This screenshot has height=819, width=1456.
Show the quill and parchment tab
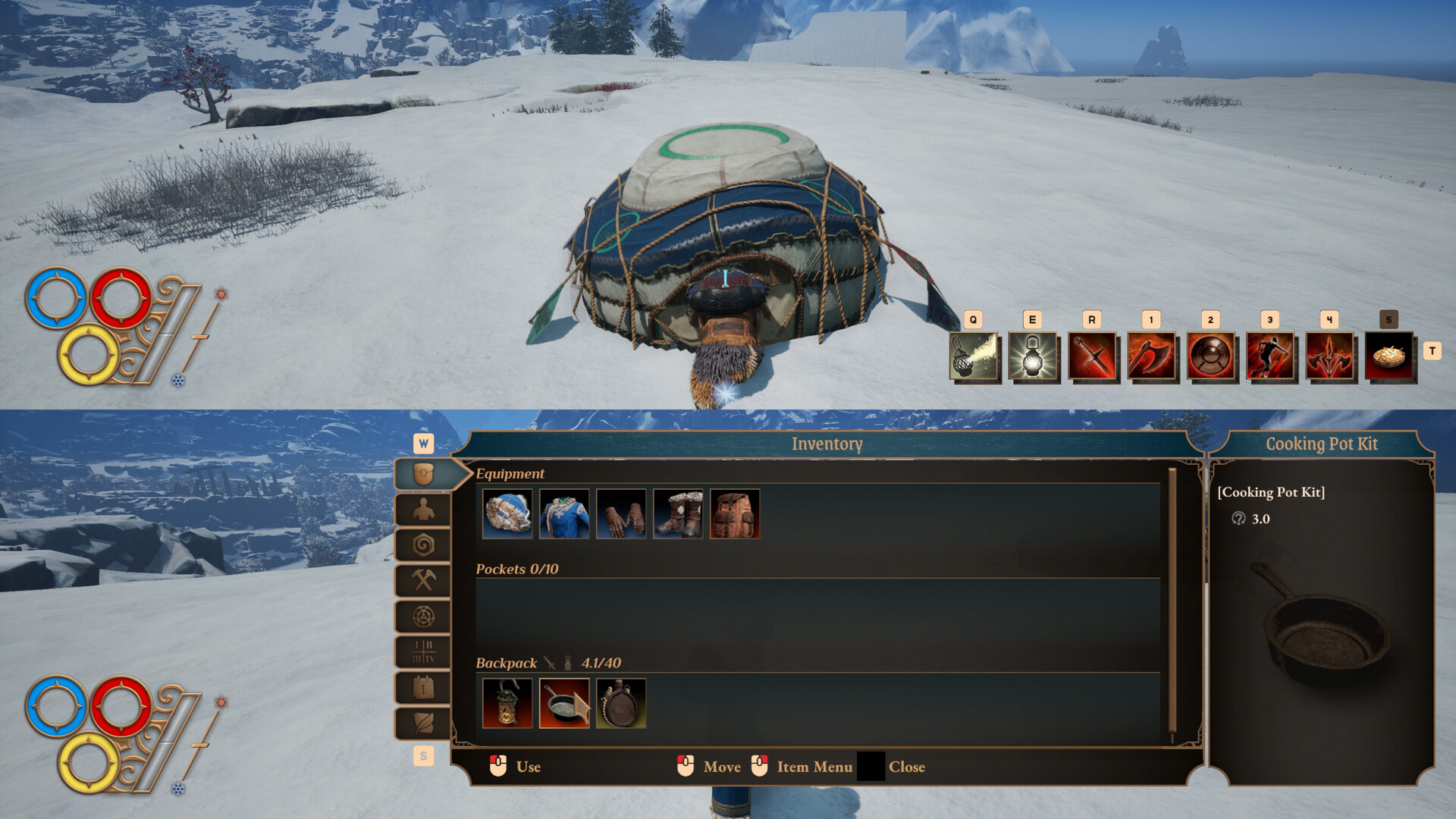[x=423, y=723]
